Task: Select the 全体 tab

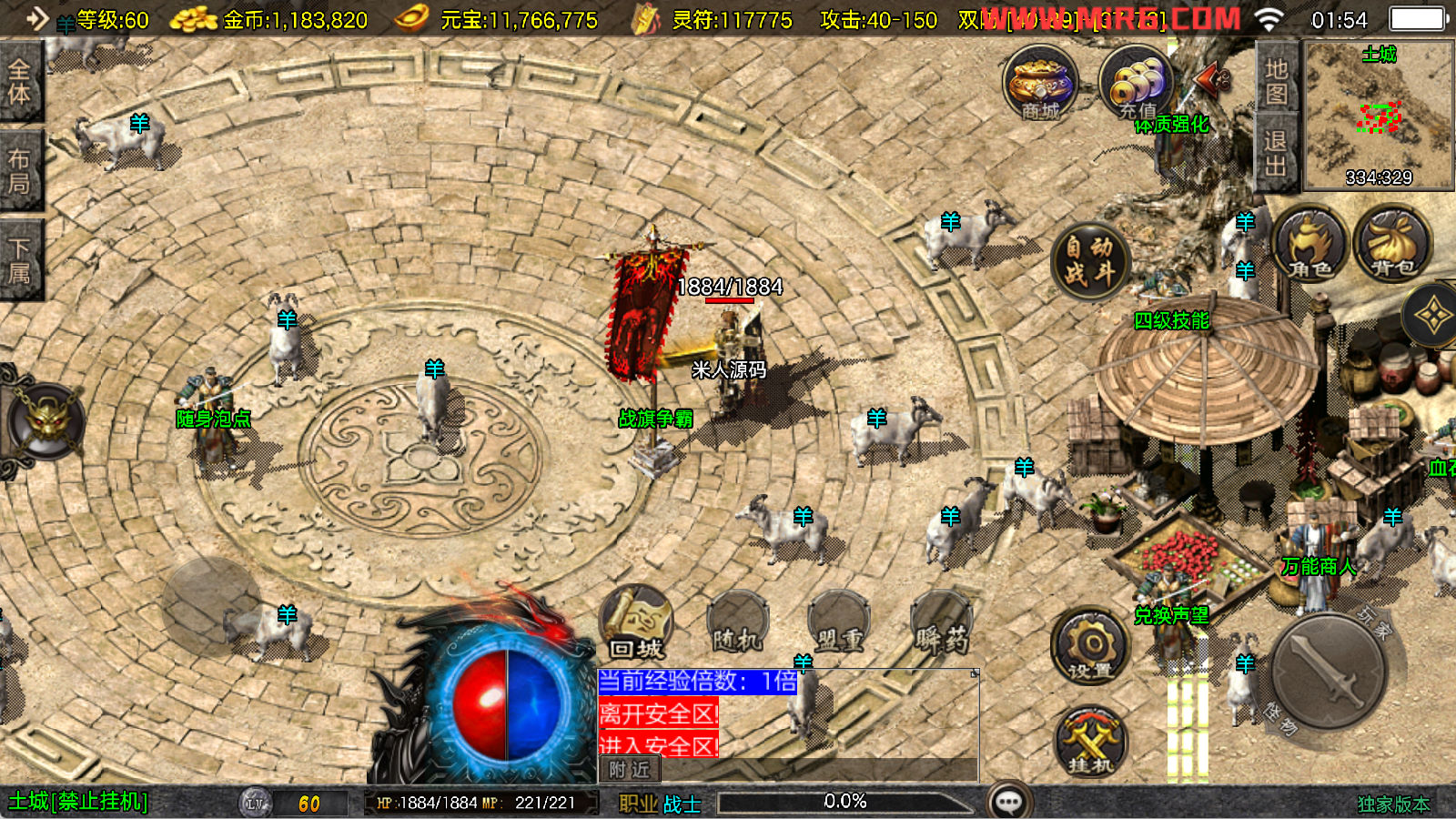Action: [x=20, y=82]
